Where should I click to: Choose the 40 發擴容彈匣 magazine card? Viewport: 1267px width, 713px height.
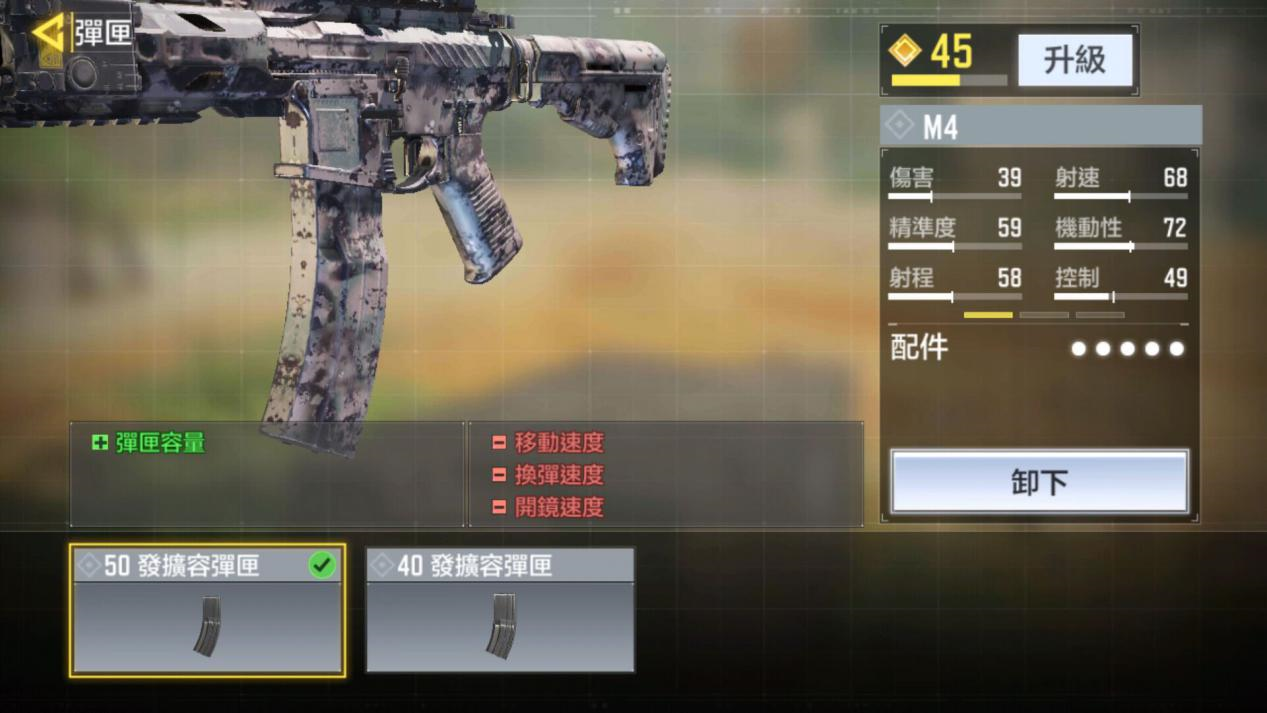point(500,610)
